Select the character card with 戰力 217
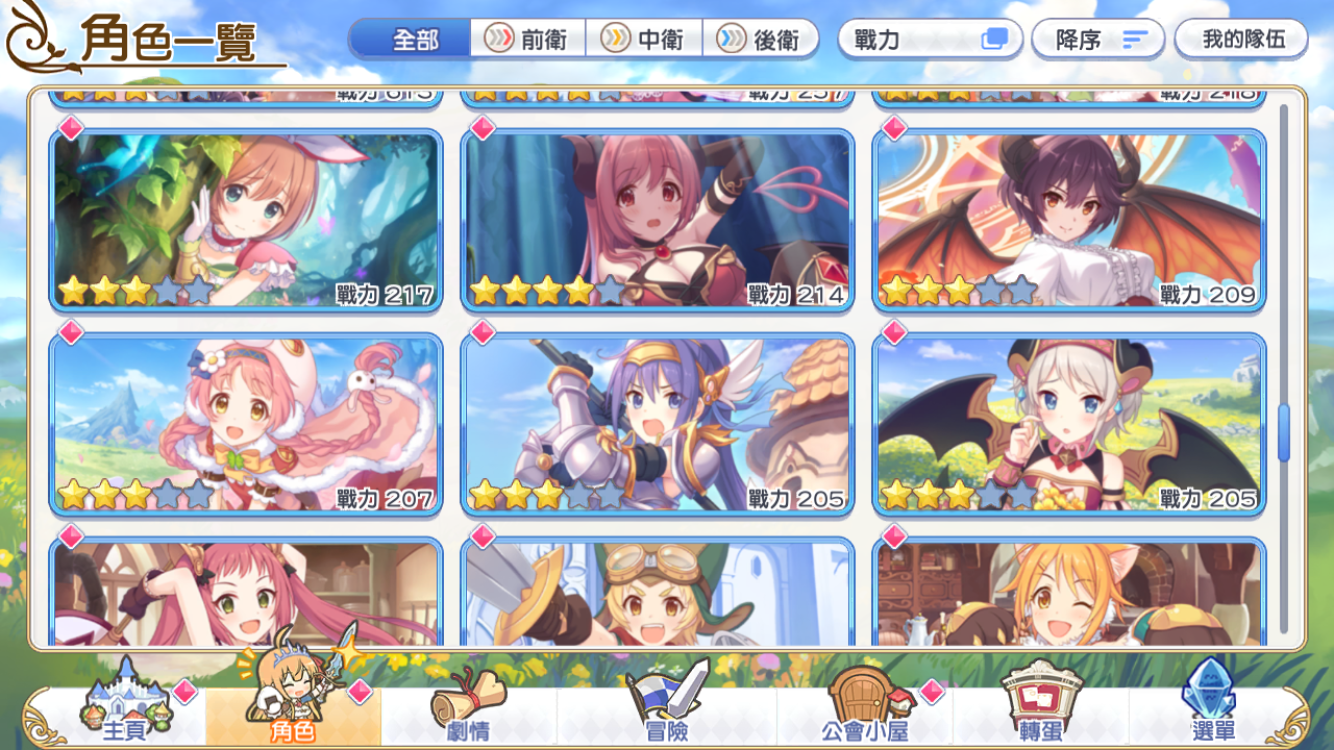This screenshot has width=1334, height=750. tap(246, 220)
